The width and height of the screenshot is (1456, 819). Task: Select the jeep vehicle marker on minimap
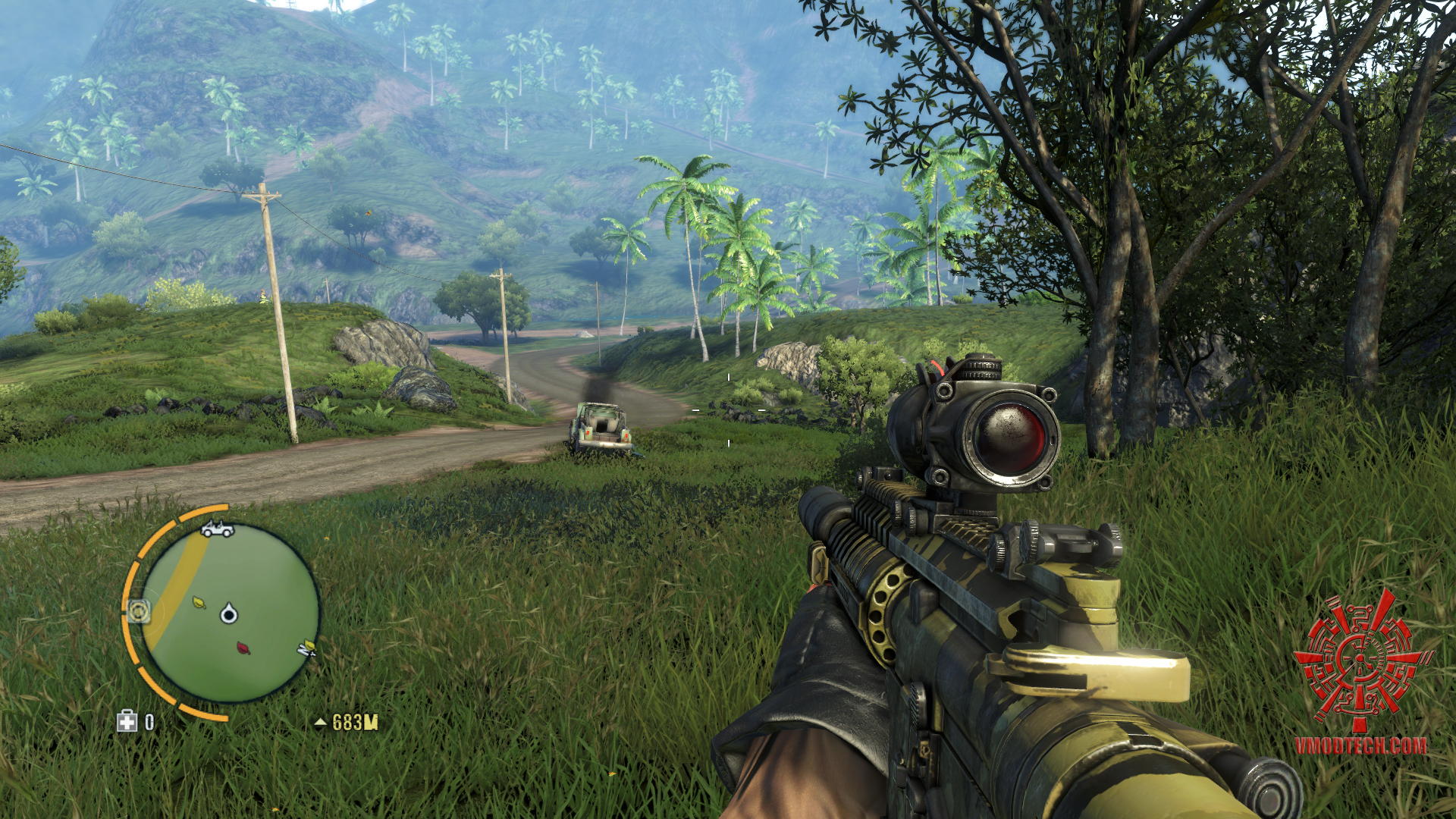(217, 529)
